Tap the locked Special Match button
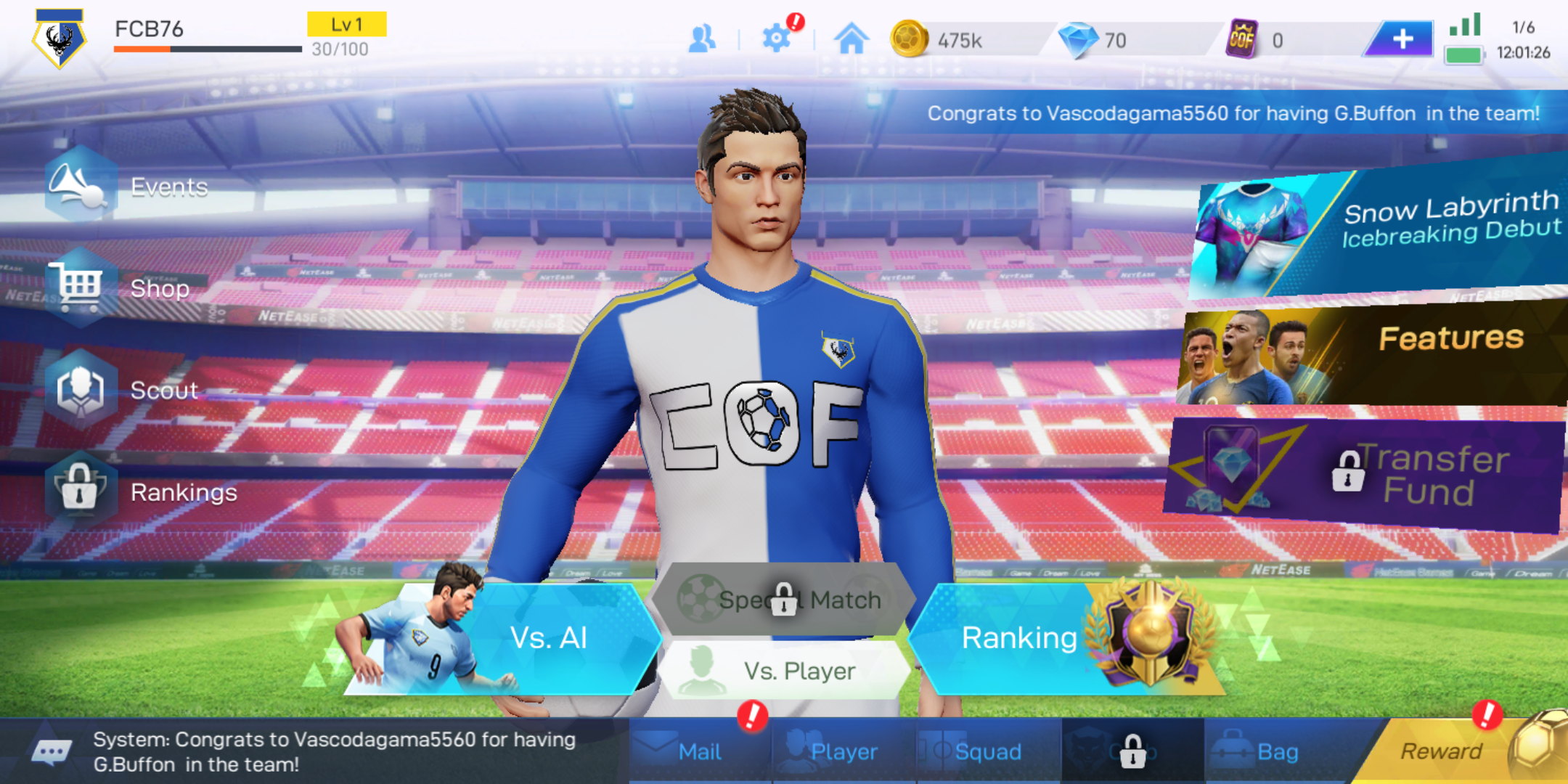Screen dimensions: 1568x784 (783, 600)
